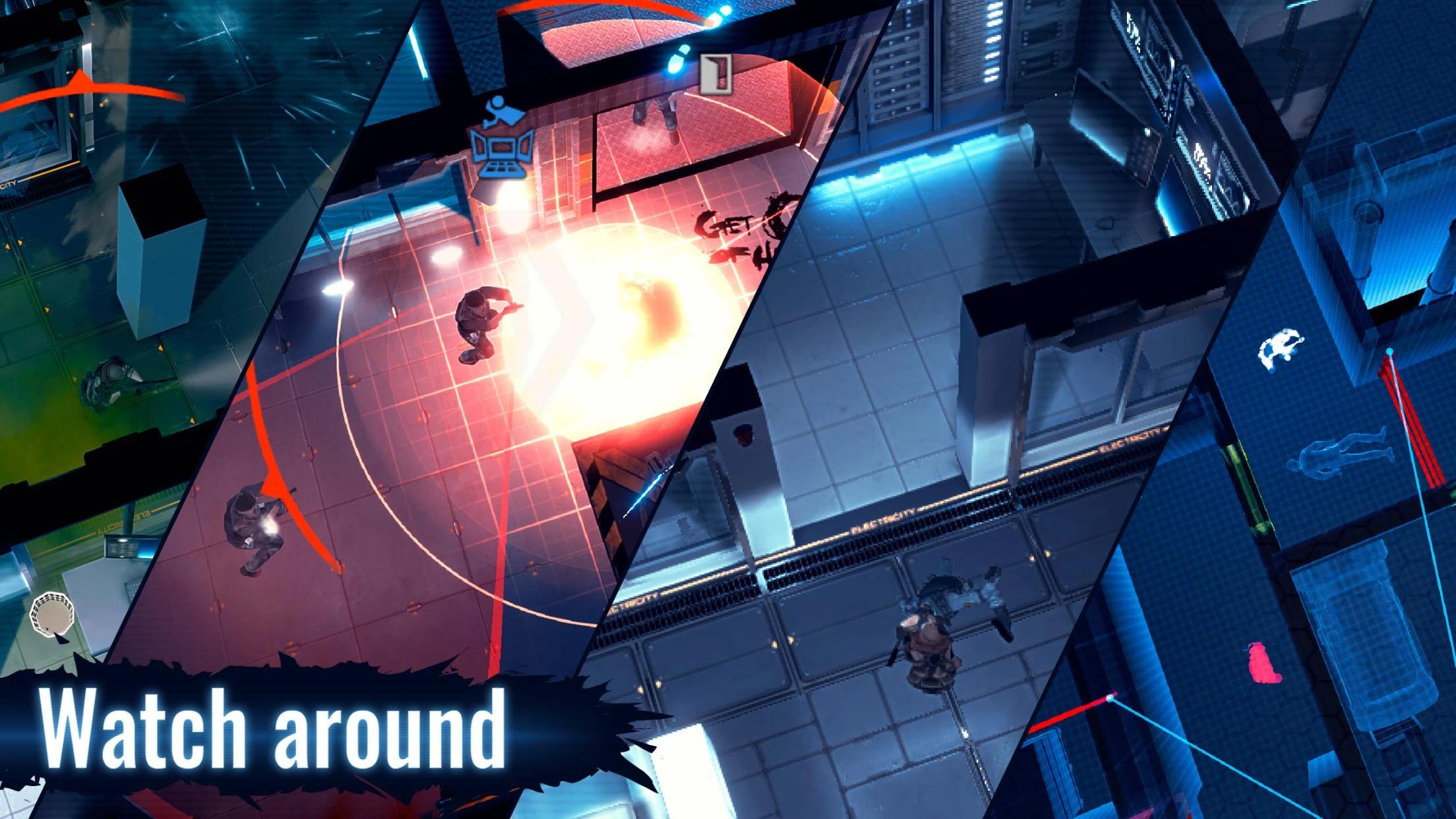Tap the cyan waypoint dot atop the laser line

(x=1391, y=351)
